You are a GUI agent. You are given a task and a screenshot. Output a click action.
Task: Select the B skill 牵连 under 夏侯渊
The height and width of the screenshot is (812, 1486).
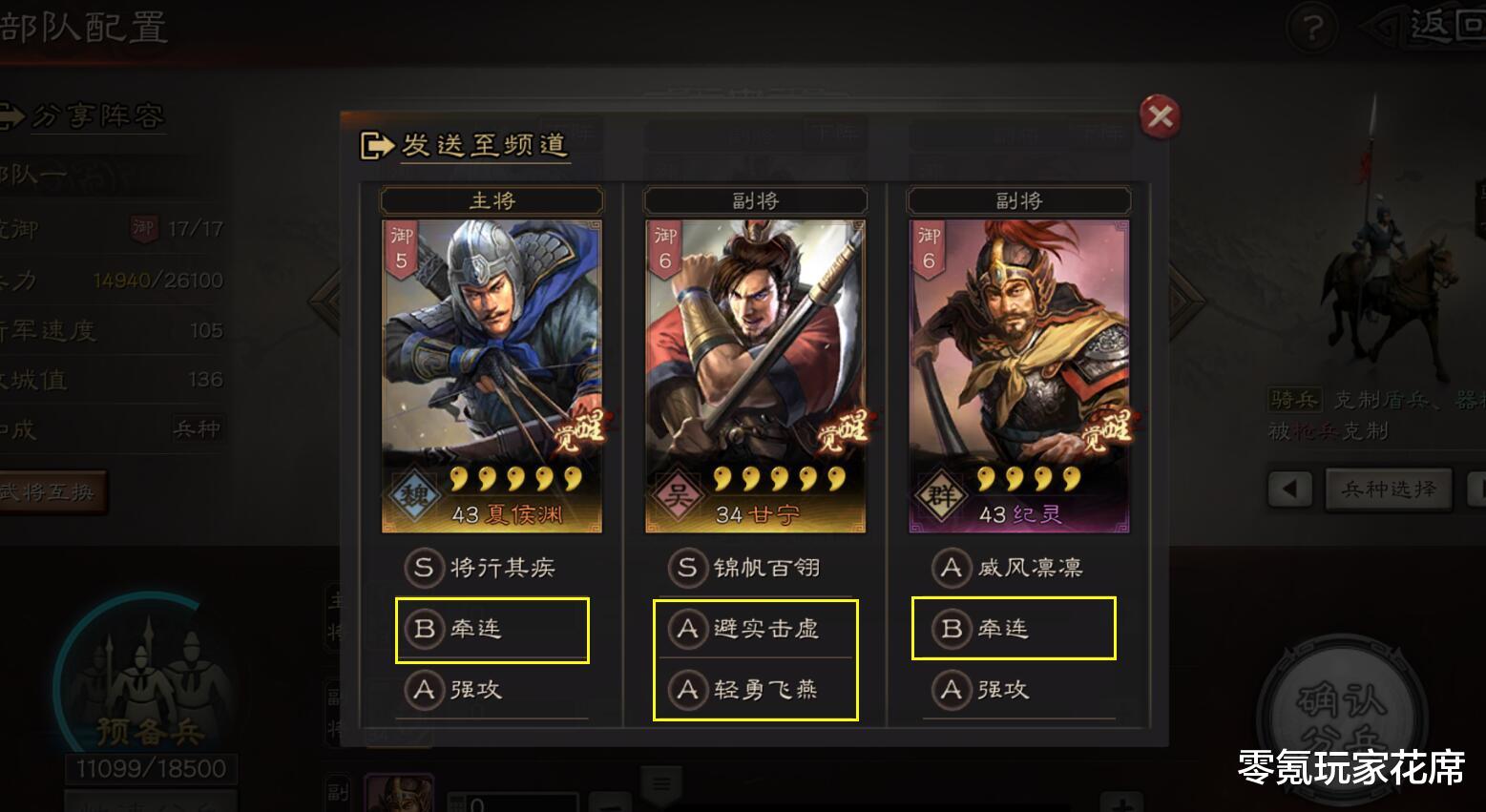tap(491, 630)
